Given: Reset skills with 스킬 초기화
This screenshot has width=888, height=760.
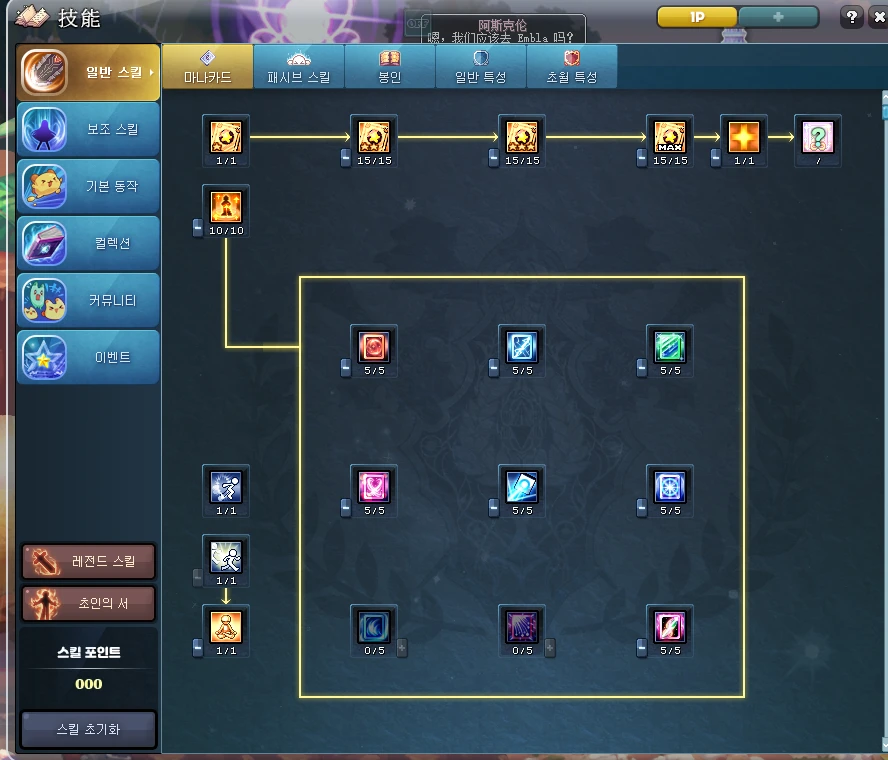Looking at the screenshot, I should (x=88, y=729).
